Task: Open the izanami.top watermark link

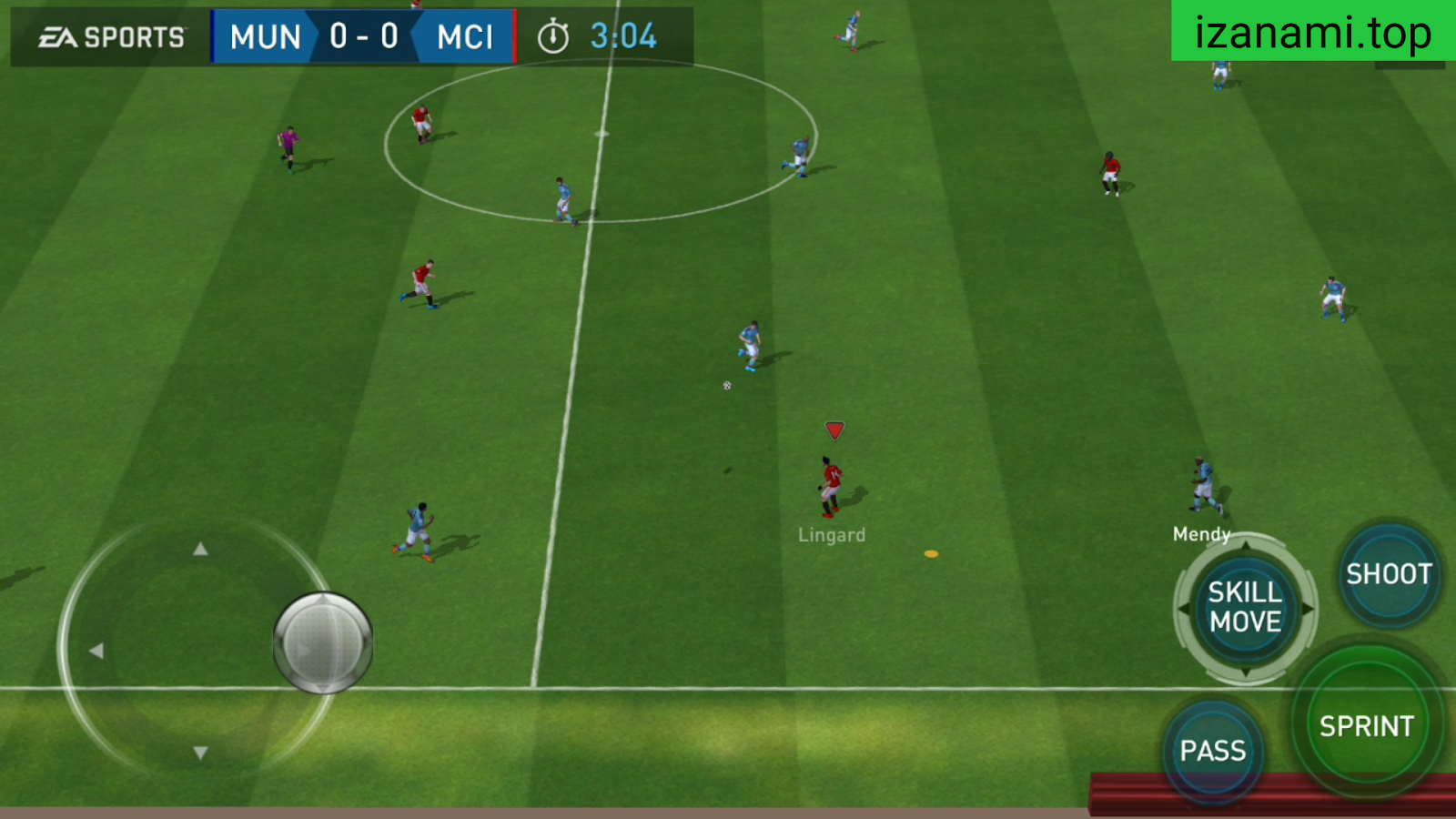Action: (x=1310, y=32)
